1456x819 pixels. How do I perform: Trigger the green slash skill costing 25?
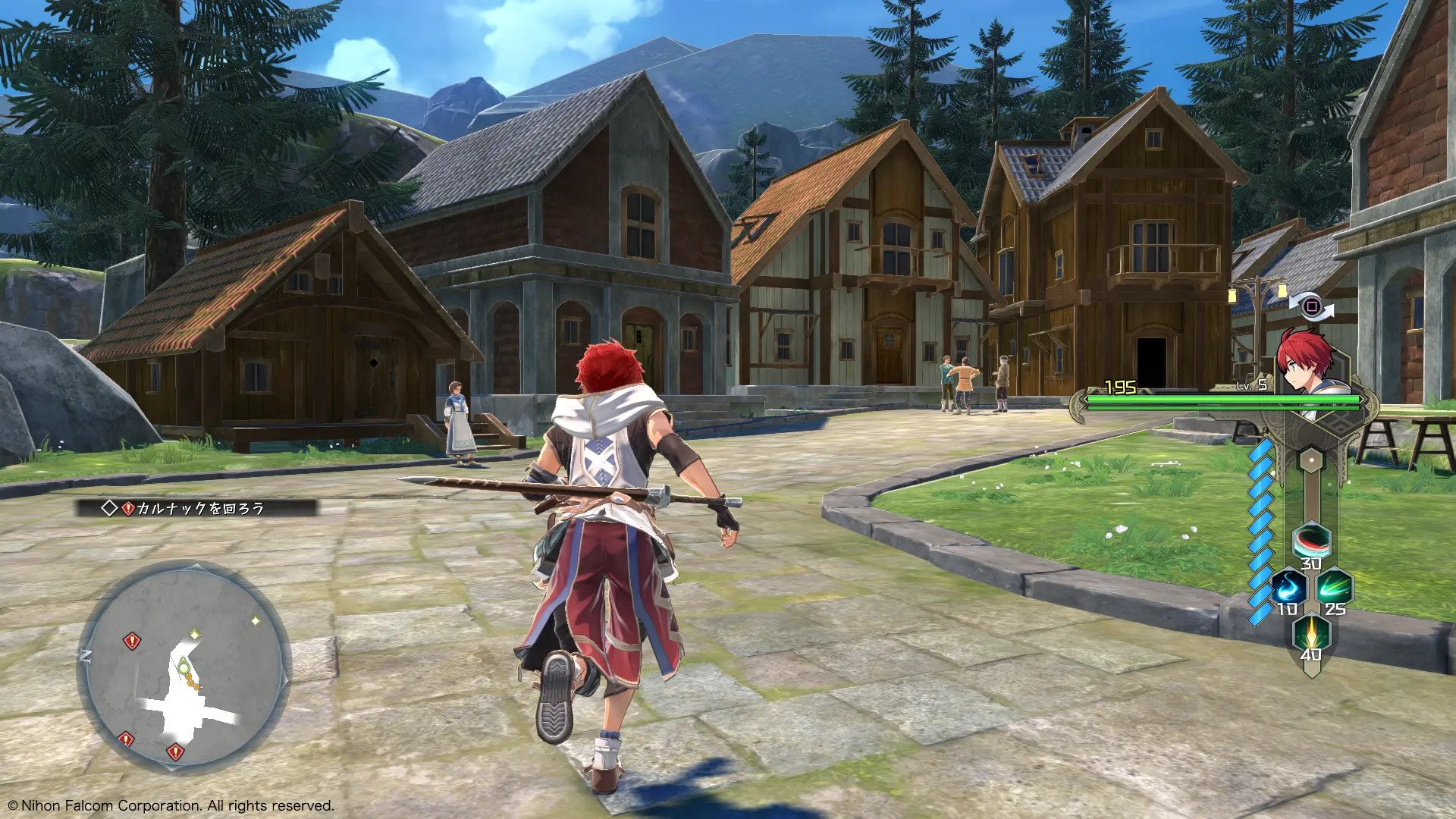pos(1335,587)
